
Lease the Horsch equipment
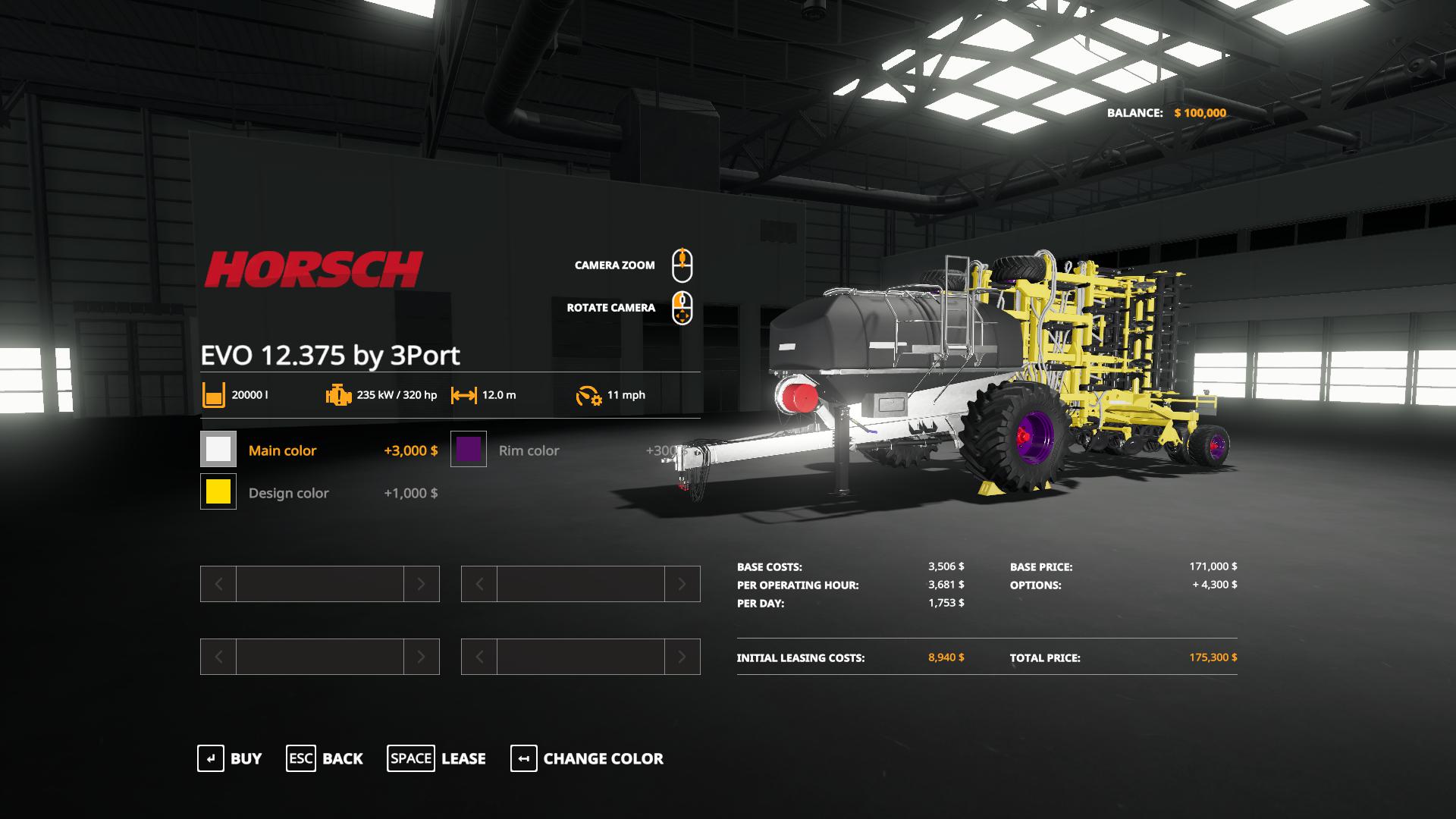coord(437,758)
